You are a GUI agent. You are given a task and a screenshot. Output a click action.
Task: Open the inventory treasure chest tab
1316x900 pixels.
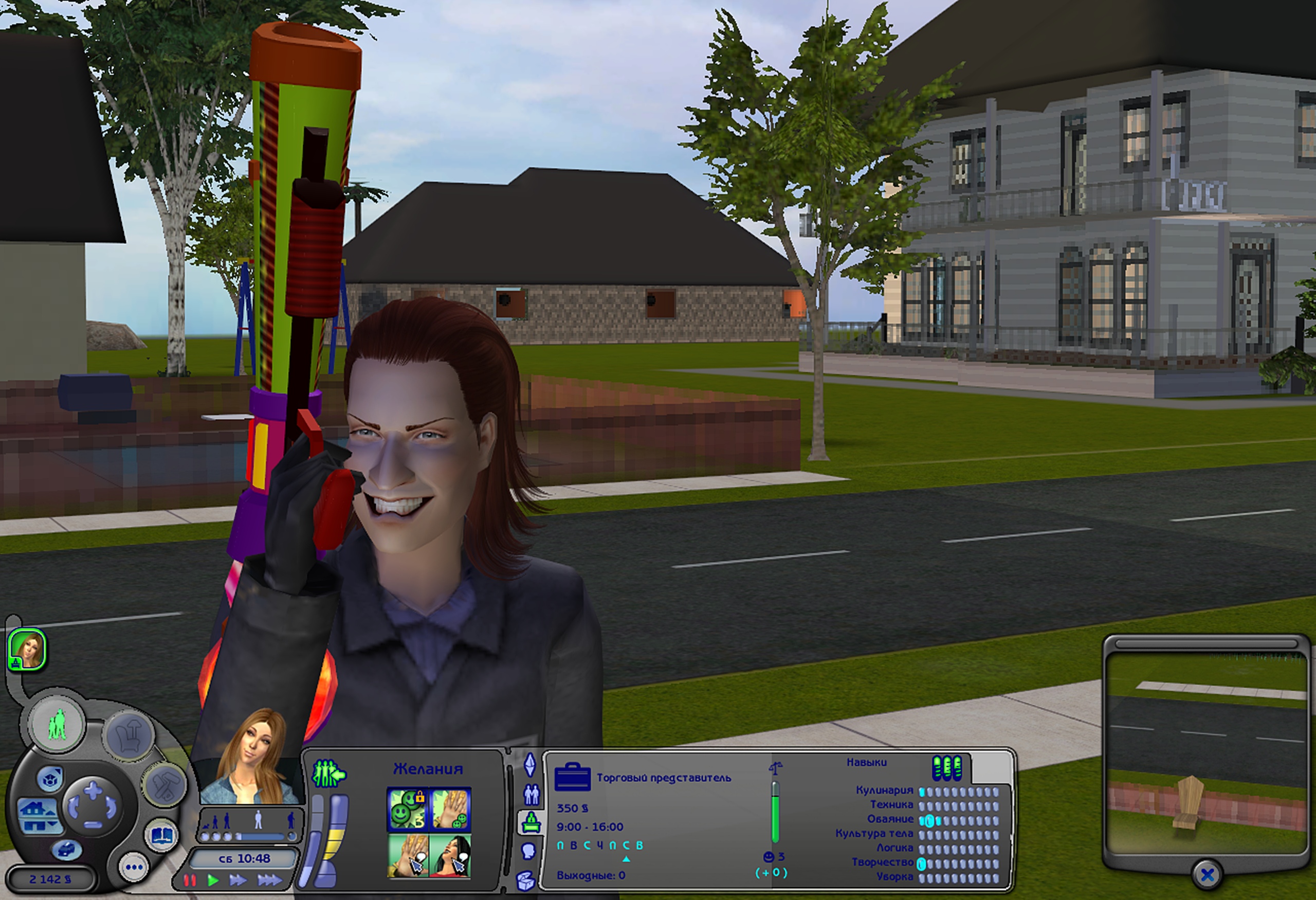pyautogui.click(x=526, y=880)
